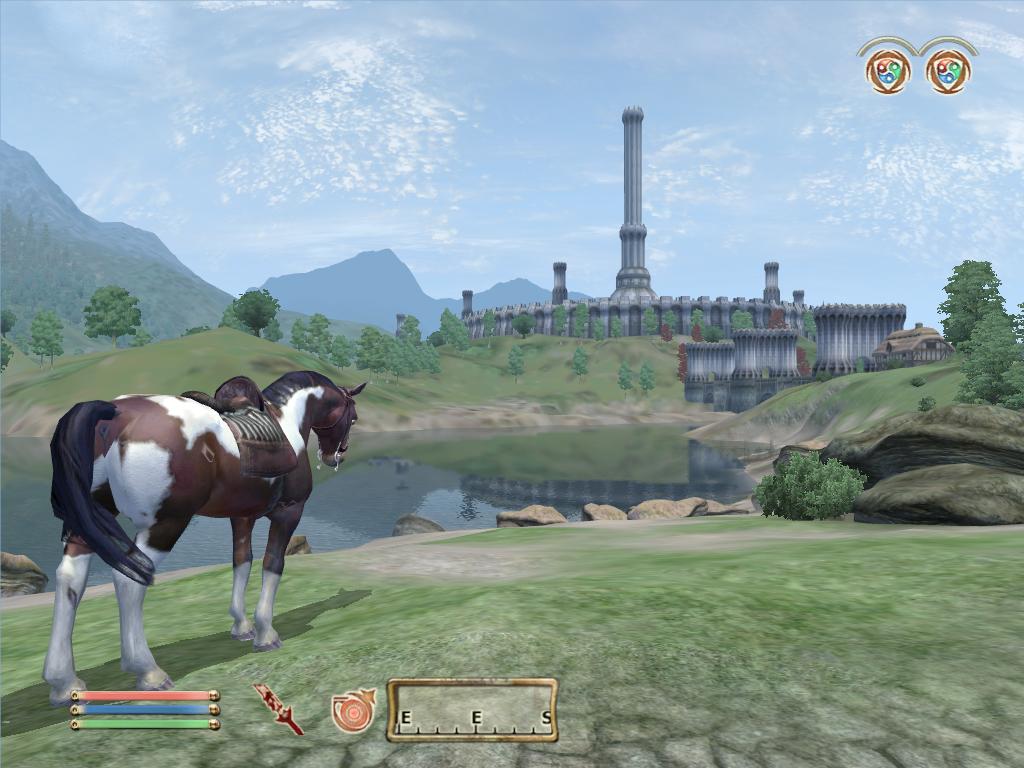
Task: Click the compass direction bar
Action: [472, 710]
